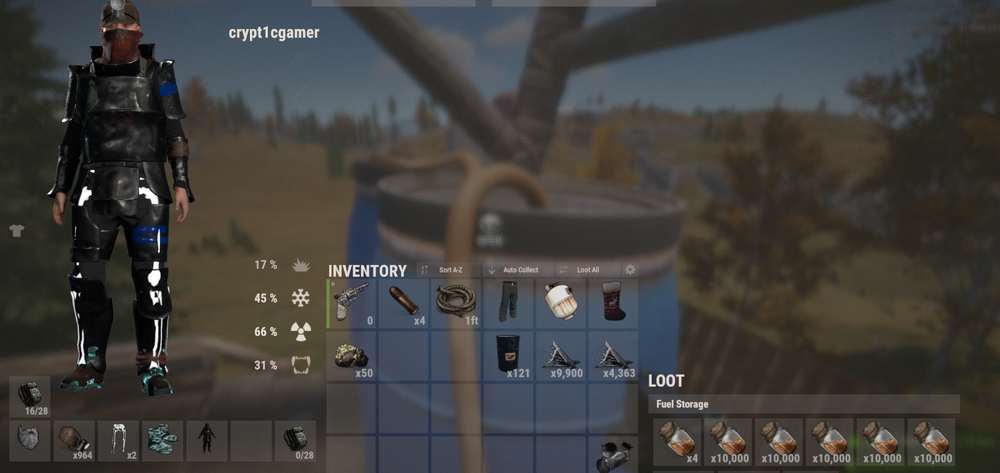Image resolution: width=1000 pixels, height=473 pixels.
Task: Open the inventory gear settings icon
Action: click(630, 270)
